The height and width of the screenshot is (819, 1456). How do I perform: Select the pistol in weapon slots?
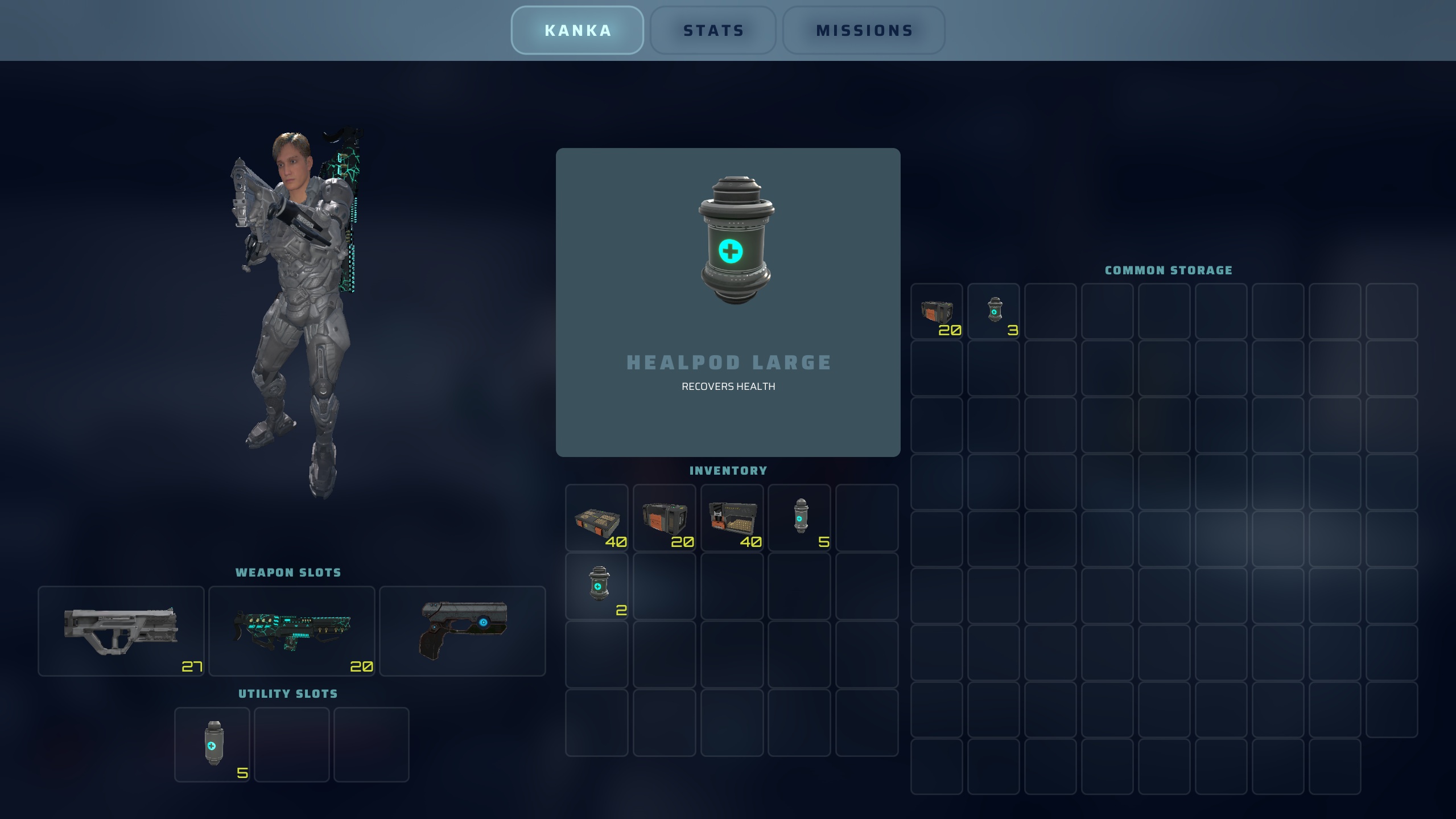tap(462, 631)
